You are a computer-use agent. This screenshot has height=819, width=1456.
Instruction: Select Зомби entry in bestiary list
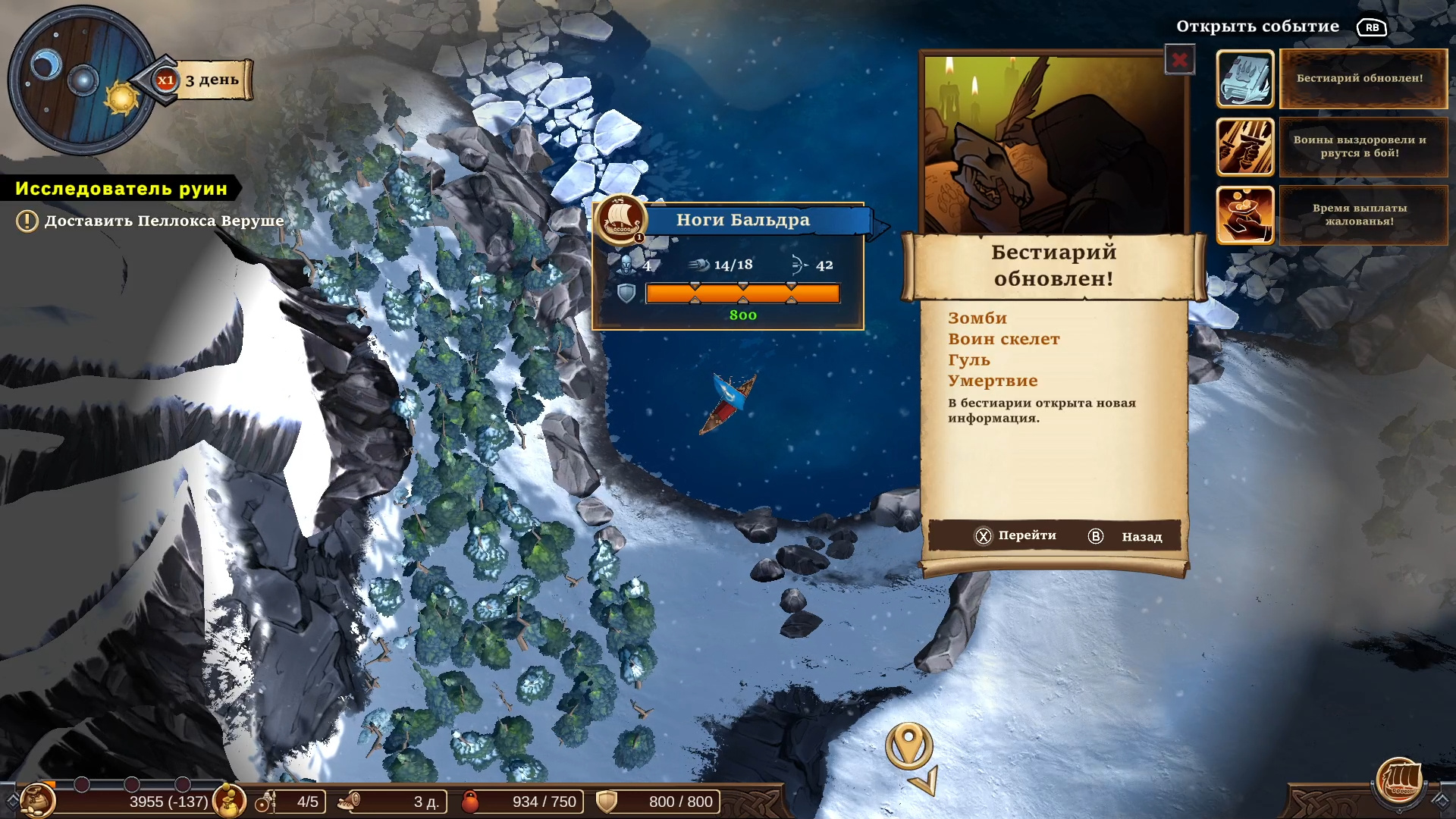977,318
